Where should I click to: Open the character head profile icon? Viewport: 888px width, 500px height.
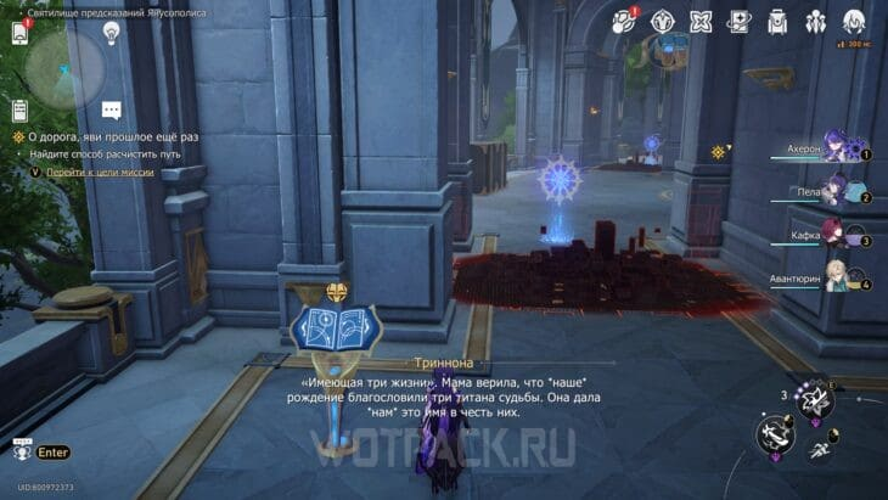[x=853, y=21]
